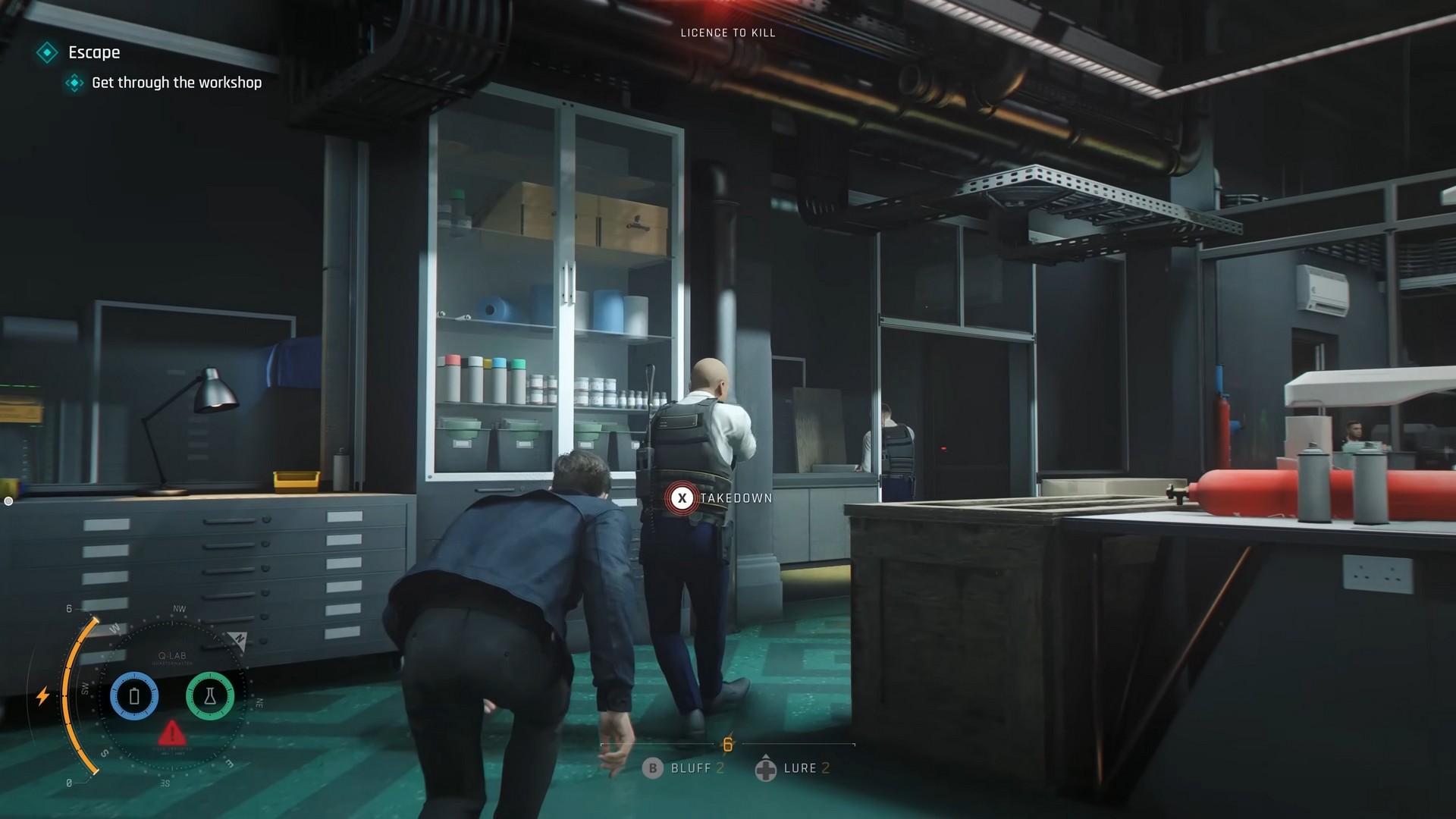Click the diamond icon beside the Escape objective
This screenshot has height=819, width=1456.
(x=48, y=53)
